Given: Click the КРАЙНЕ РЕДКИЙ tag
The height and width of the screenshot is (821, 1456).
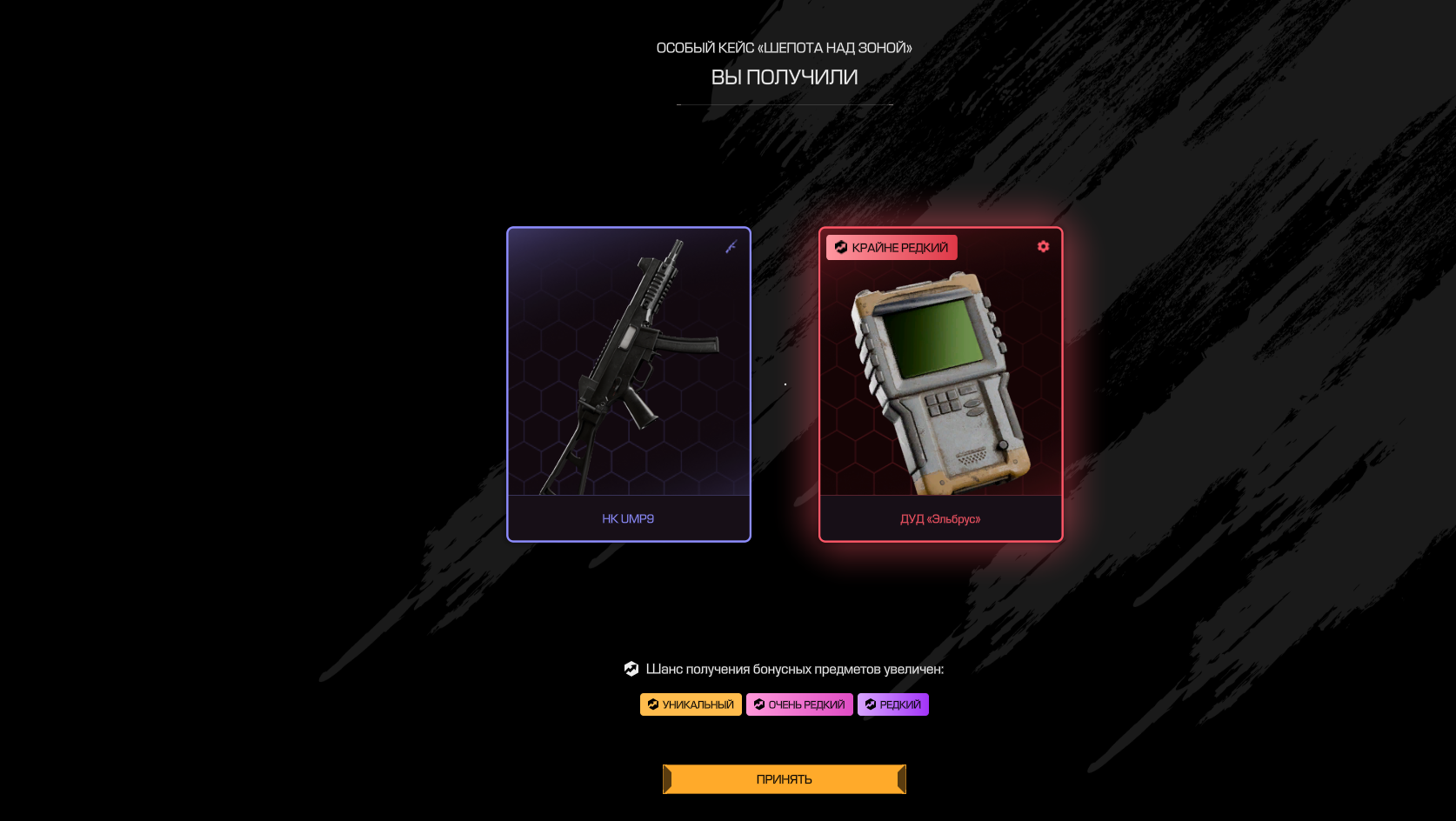Looking at the screenshot, I should pyautogui.click(x=892, y=248).
